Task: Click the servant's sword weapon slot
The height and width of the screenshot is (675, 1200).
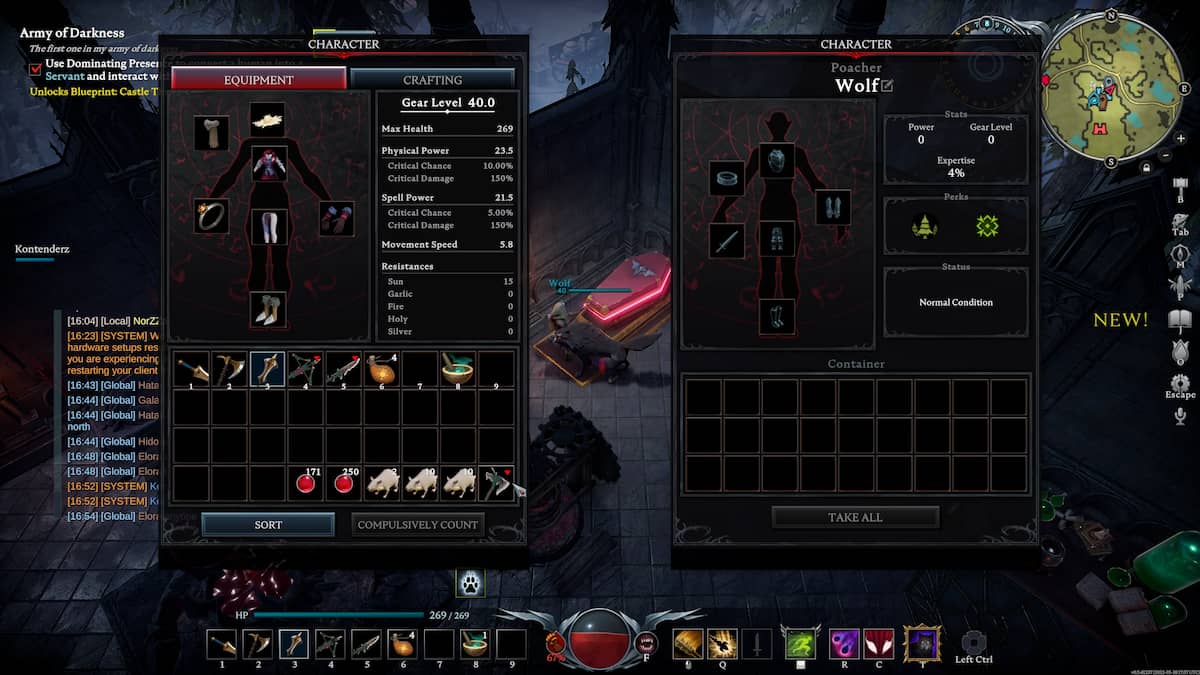Action: pyautogui.click(x=727, y=241)
